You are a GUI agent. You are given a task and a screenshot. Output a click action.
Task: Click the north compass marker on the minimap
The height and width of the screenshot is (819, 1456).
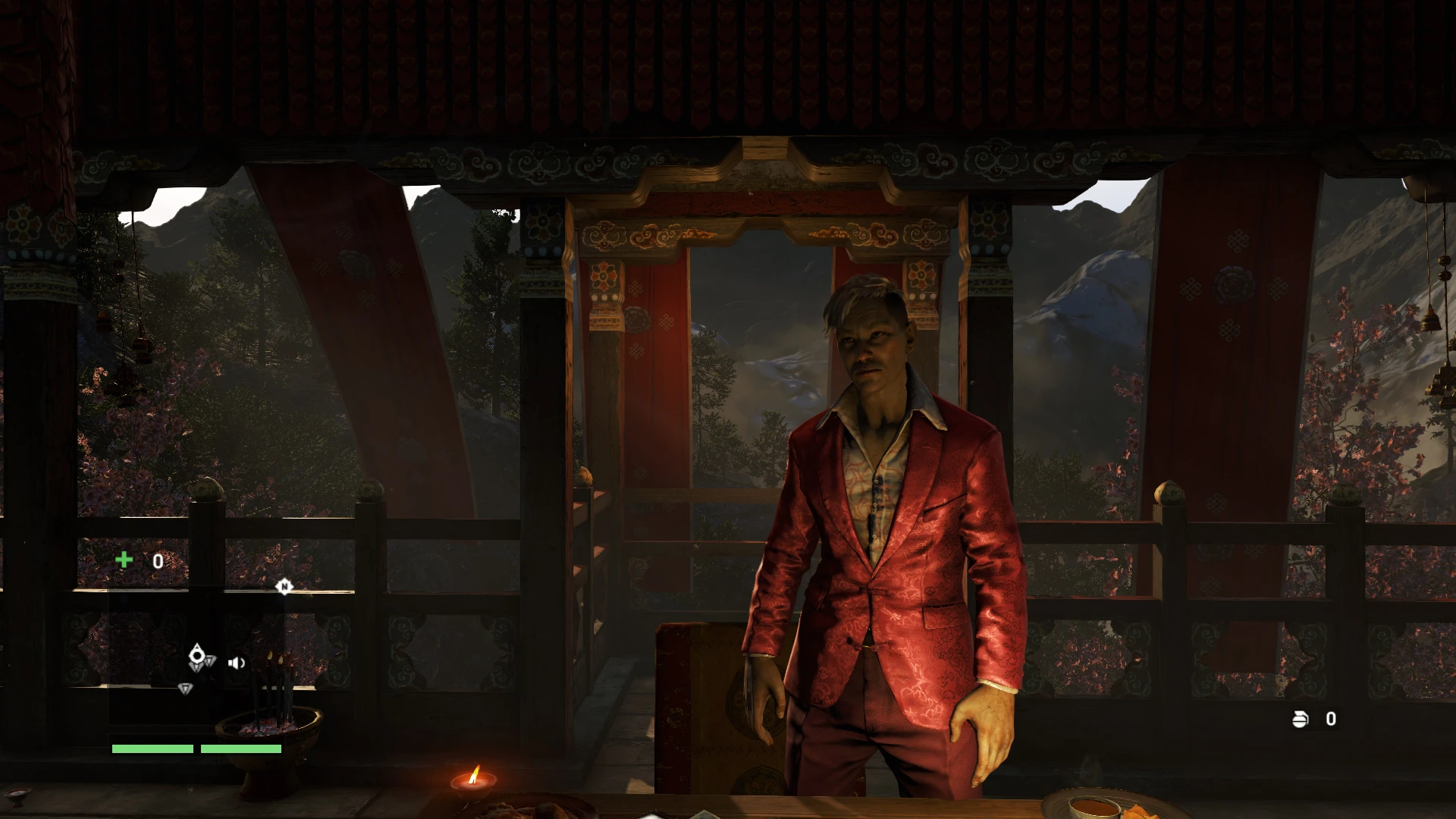point(284,587)
